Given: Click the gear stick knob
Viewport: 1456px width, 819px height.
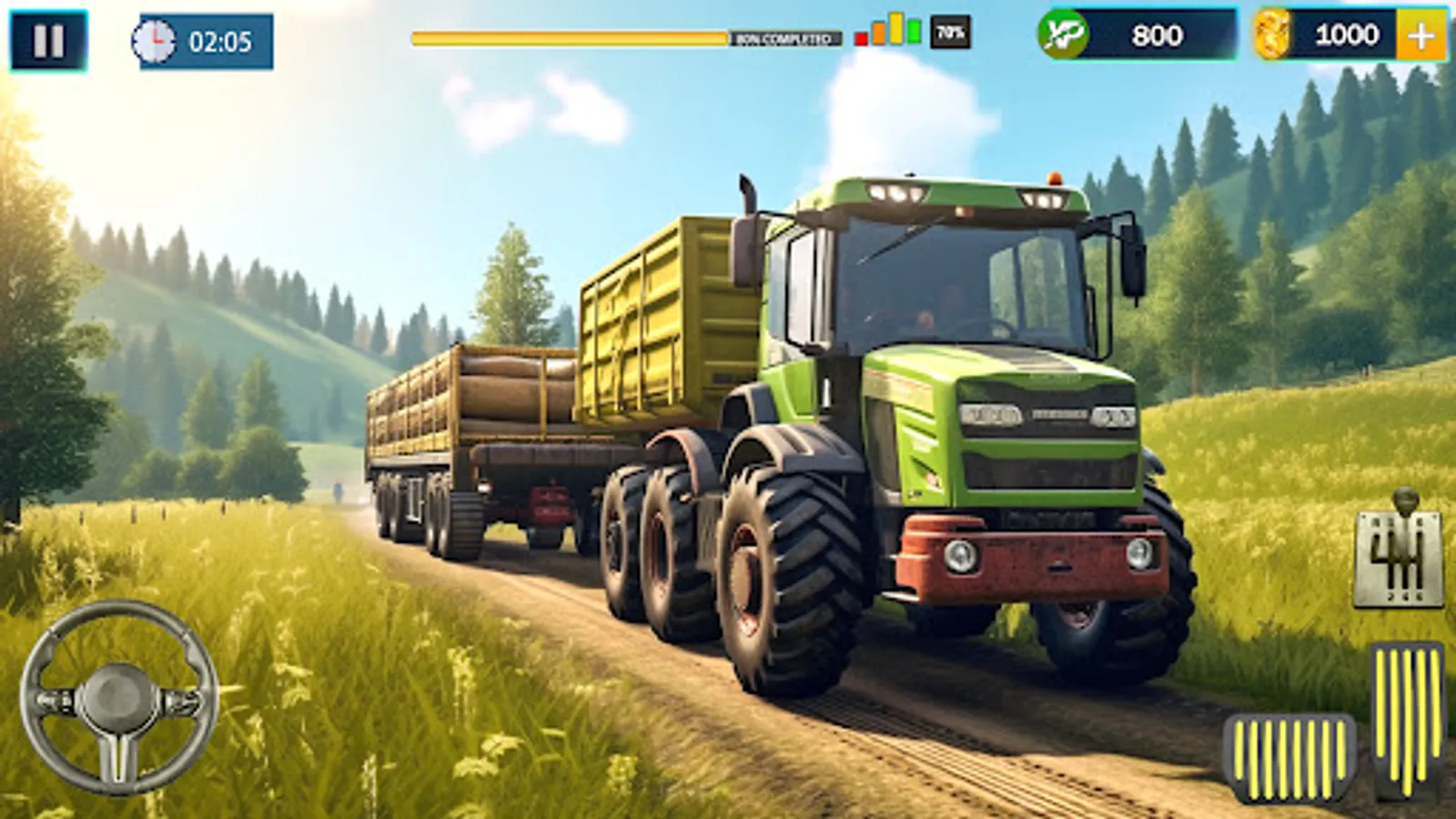Looking at the screenshot, I should point(1406,499).
